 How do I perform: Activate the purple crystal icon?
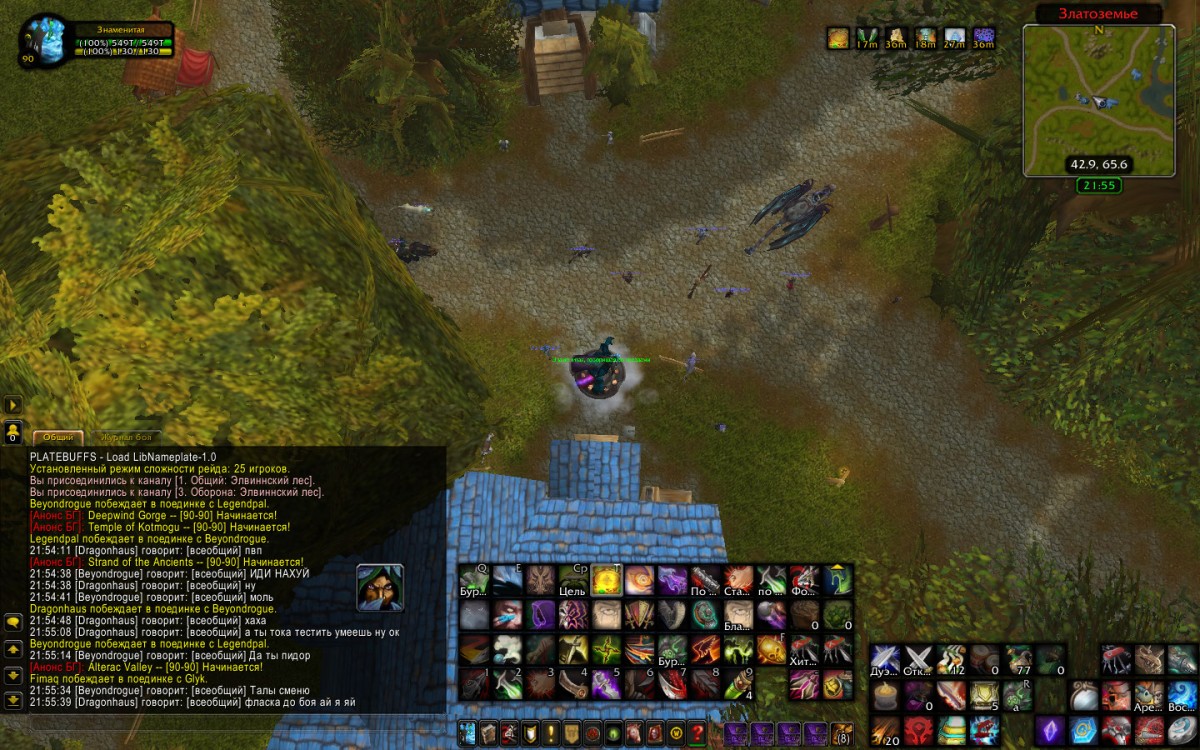point(1051,729)
